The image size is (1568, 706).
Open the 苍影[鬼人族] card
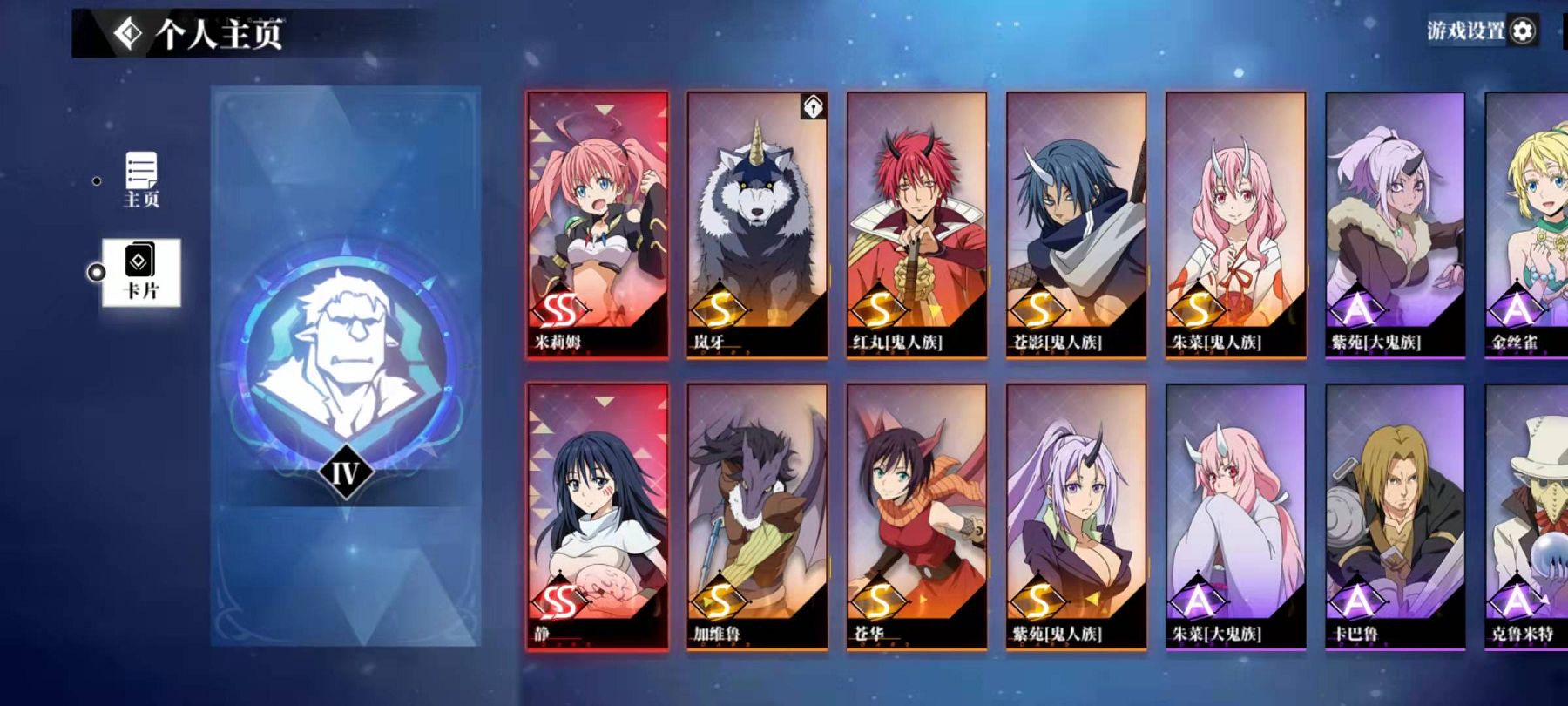coord(1076,224)
